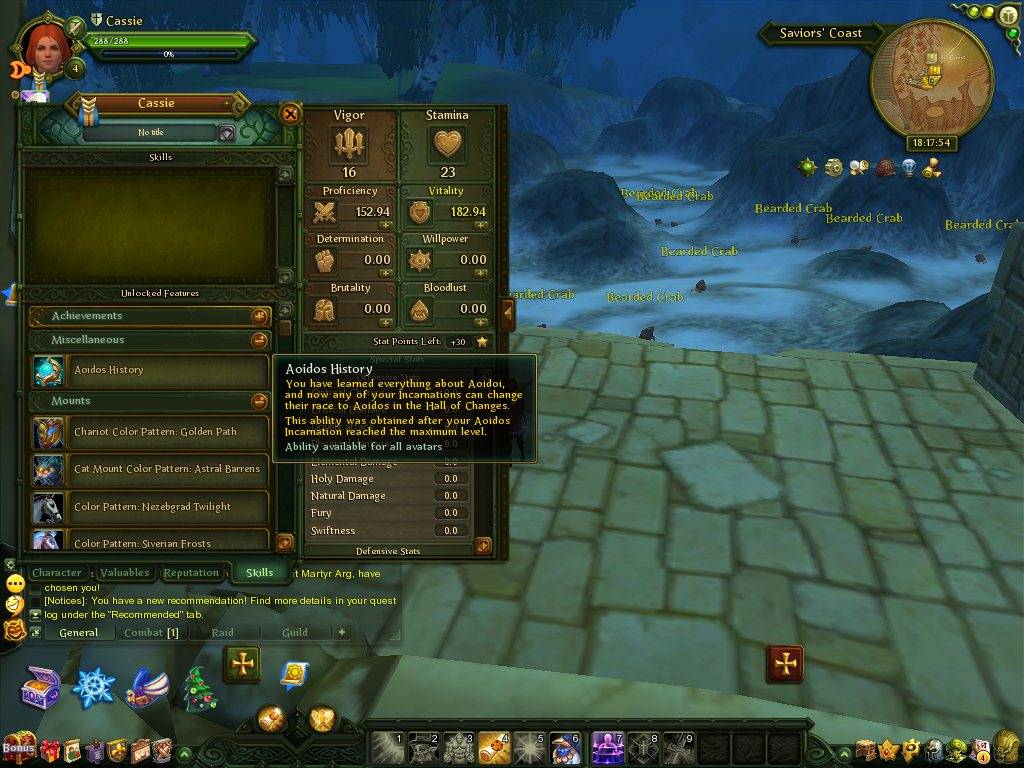Image resolution: width=1024 pixels, height=768 pixels.
Task: Choose Chariot Color Pattern: Golden Path
Action: tap(150, 432)
